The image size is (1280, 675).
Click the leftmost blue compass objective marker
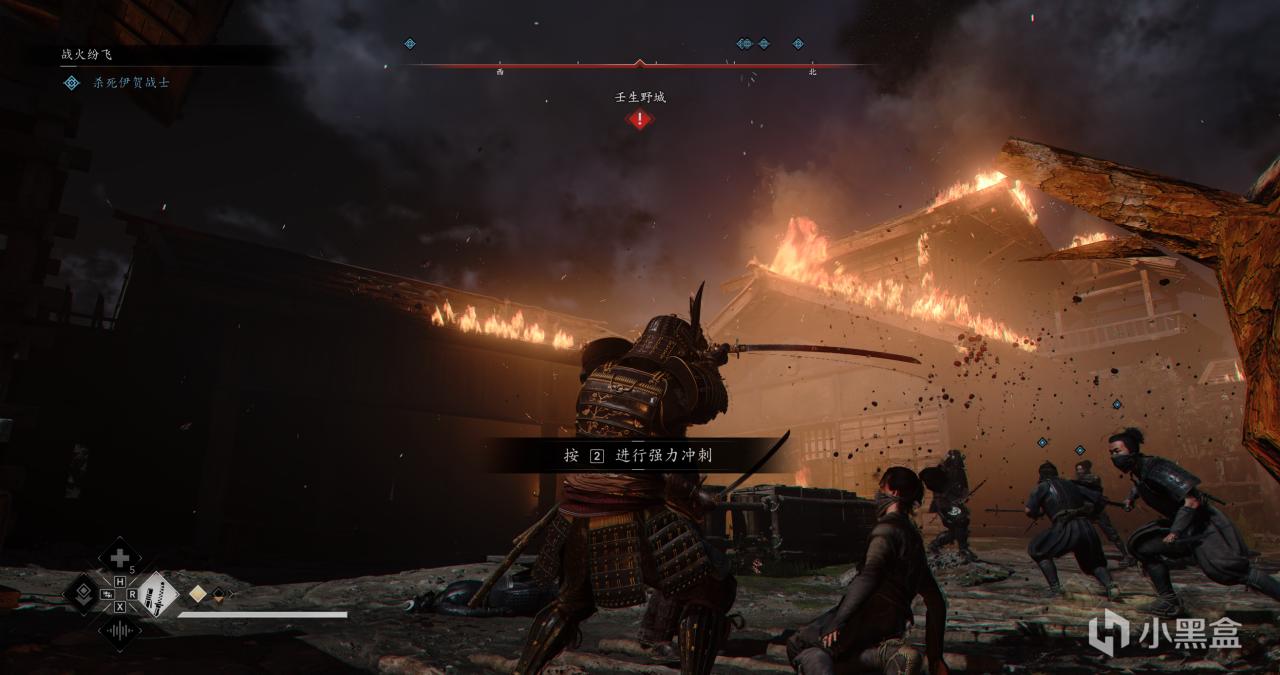pos(409,44)
